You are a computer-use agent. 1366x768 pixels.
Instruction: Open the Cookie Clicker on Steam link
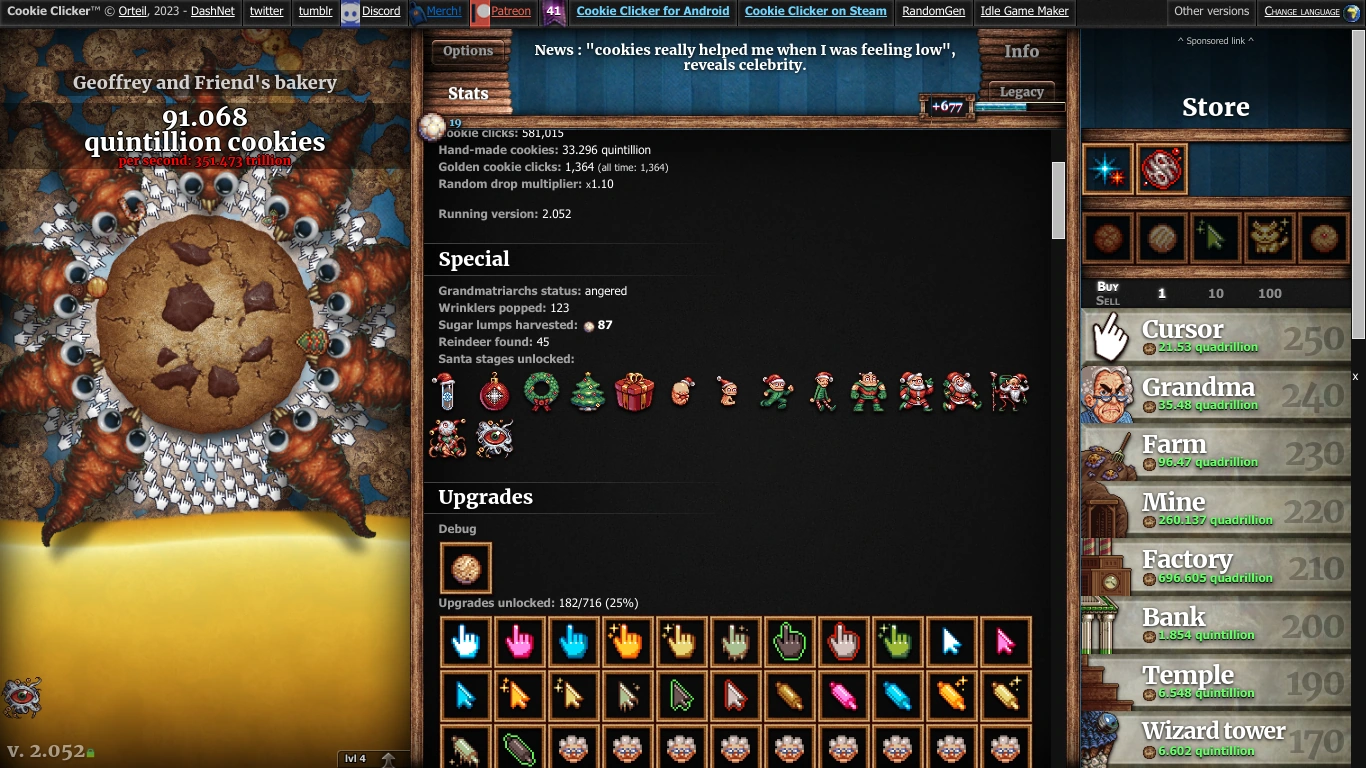coord(814,12)
